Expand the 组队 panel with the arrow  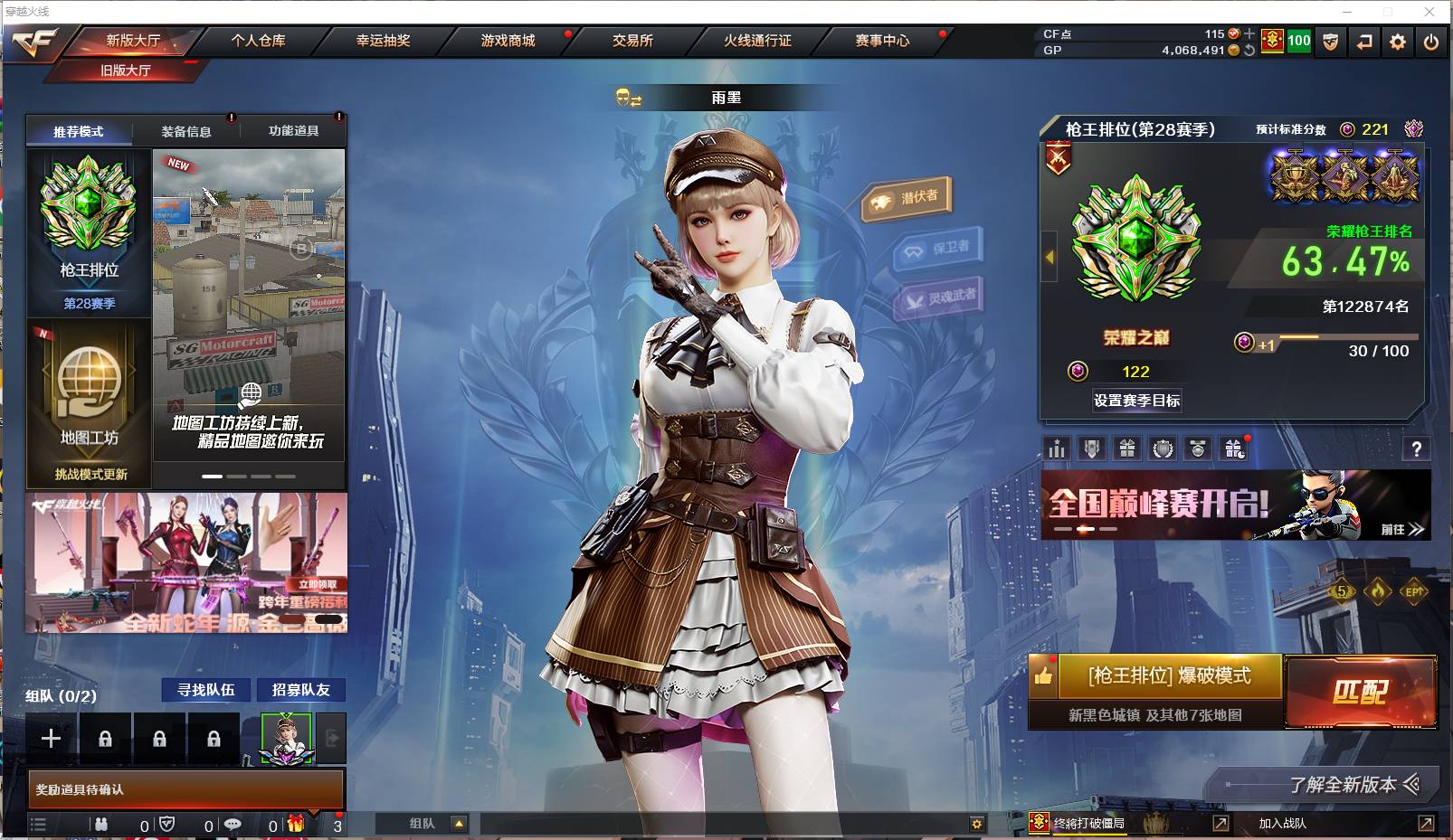click(461, 824)
